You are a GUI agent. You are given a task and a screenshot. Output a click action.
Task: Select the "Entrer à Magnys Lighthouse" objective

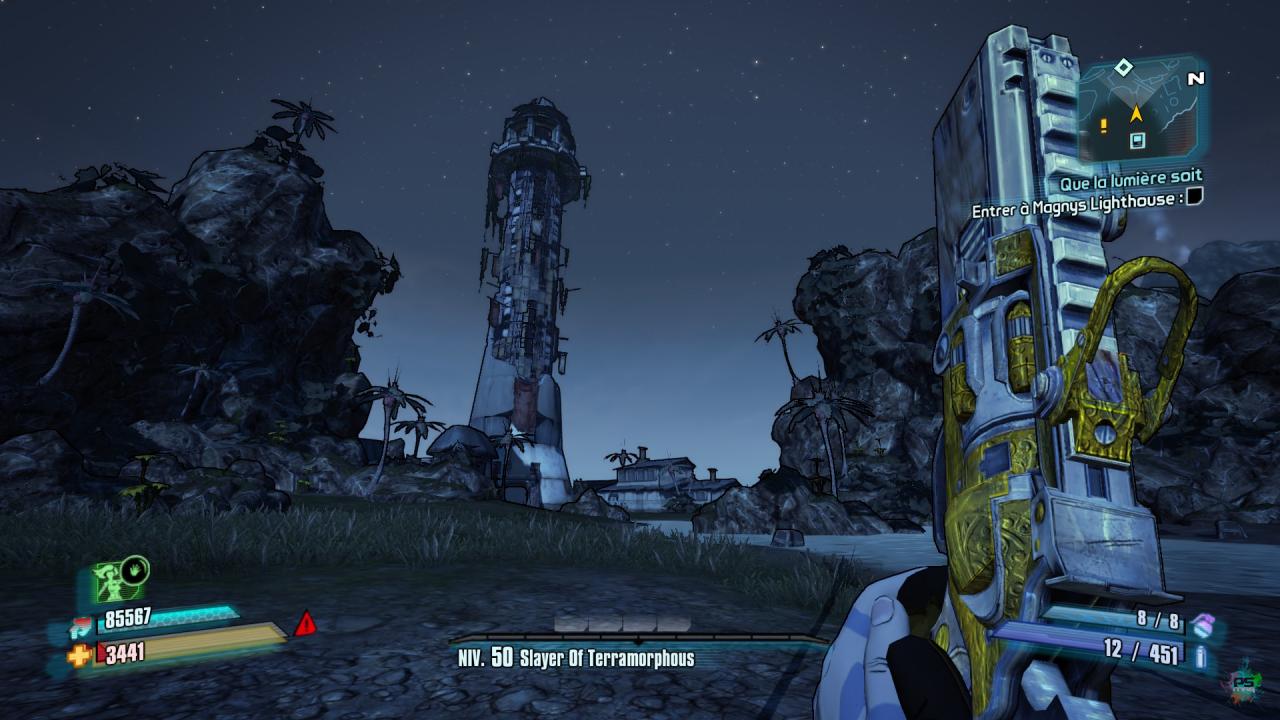pos(1078,198)
